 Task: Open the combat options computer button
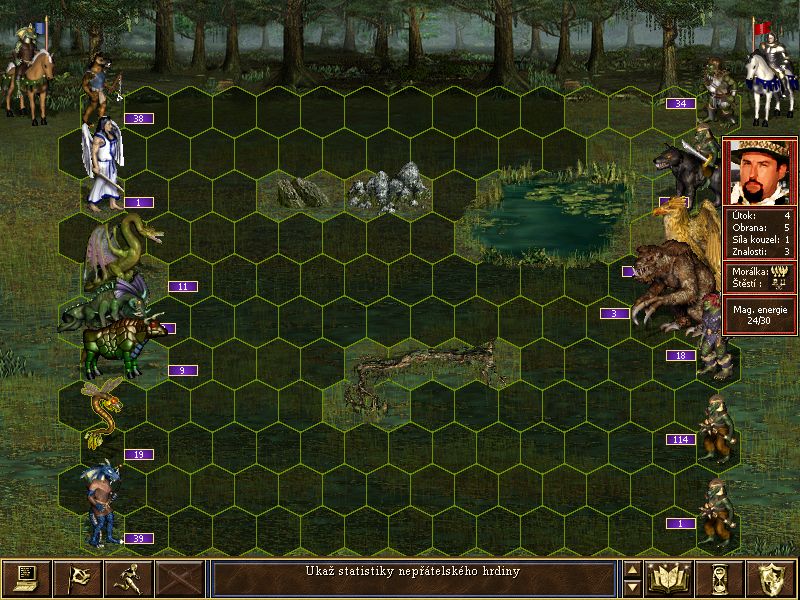point(27,578)
